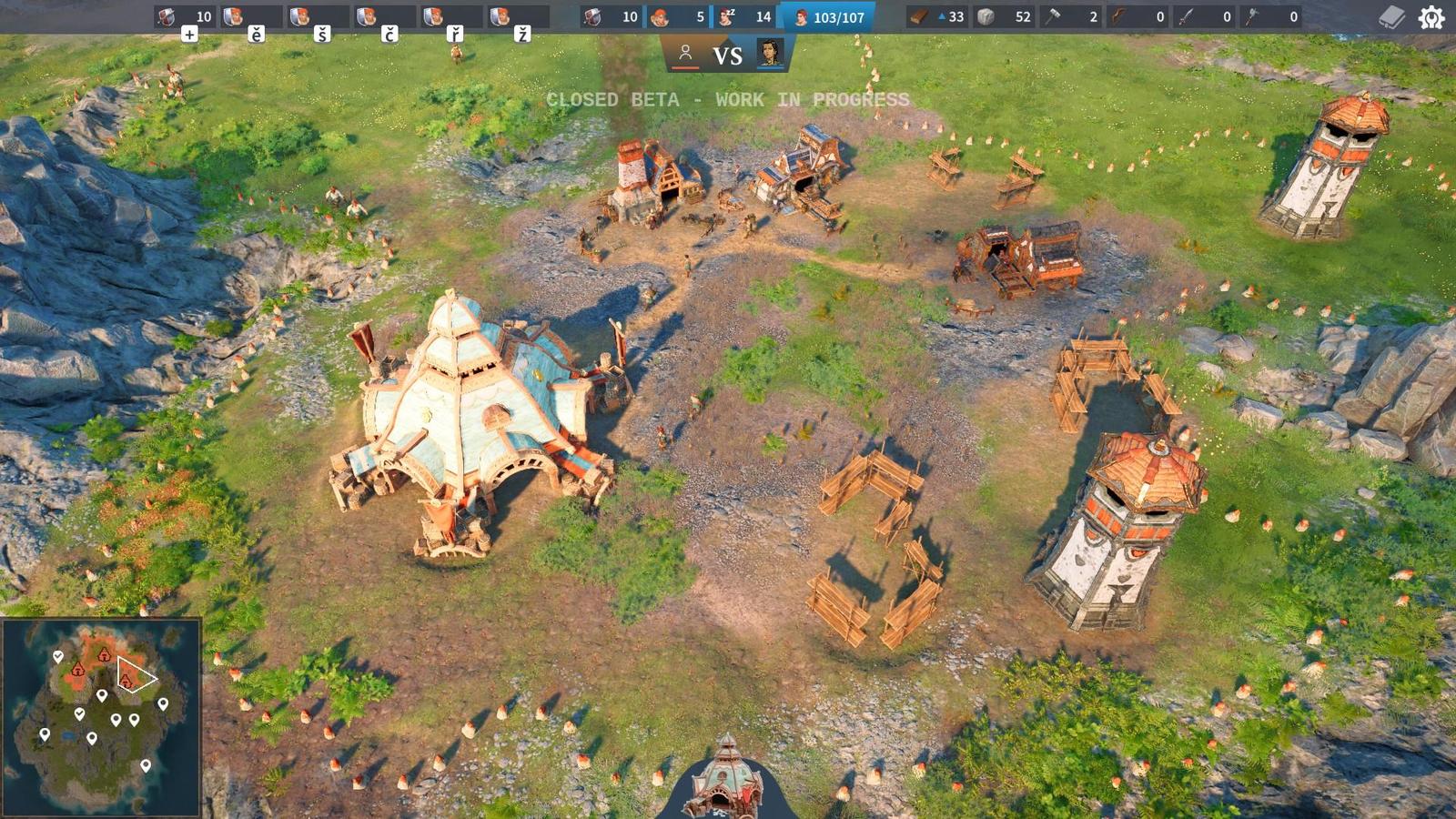This screenshot has height=819, width=1456.
Task: Click the bow resource icon
Action: 1119,15
